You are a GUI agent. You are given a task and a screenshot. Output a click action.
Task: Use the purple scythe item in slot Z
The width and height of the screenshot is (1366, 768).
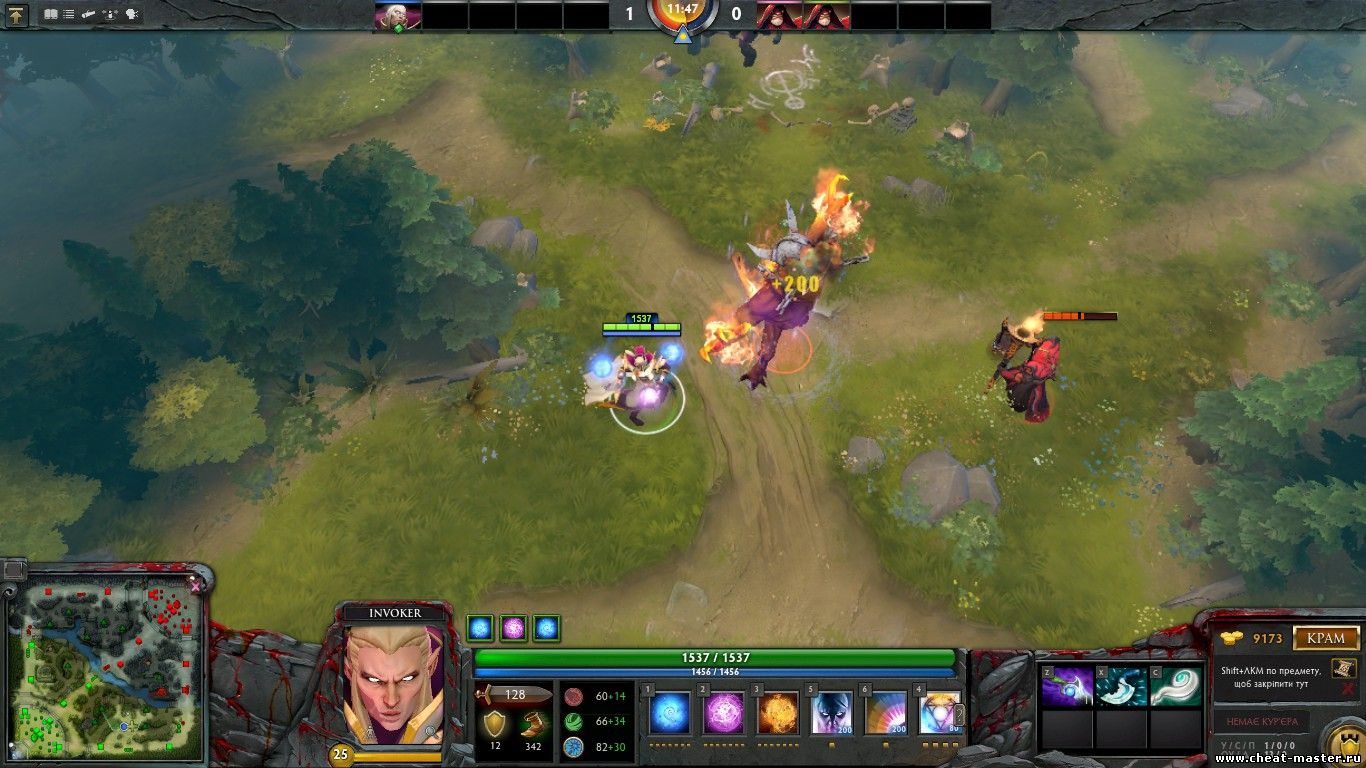[x=1067, y=687]
